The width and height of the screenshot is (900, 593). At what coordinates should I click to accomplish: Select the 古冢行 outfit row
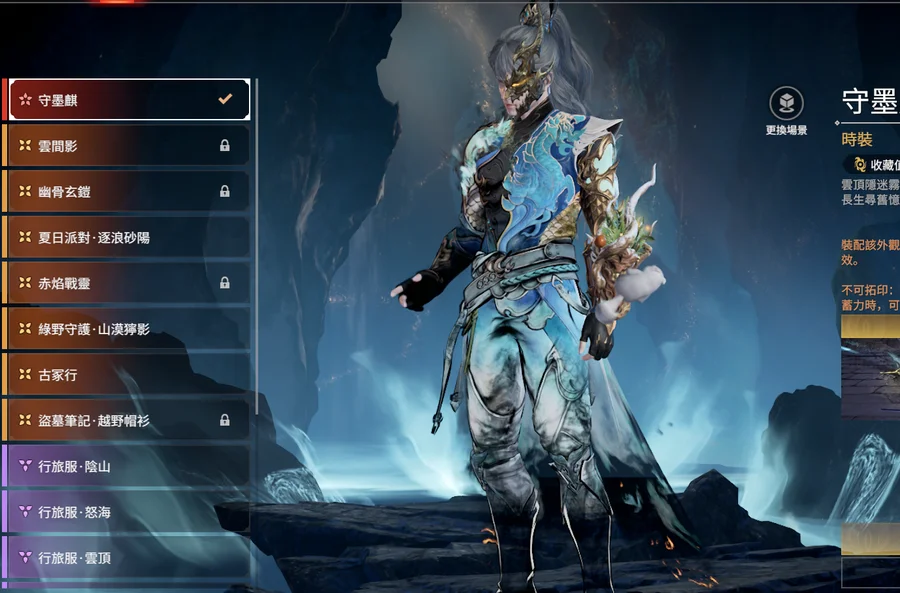[128, 374]
